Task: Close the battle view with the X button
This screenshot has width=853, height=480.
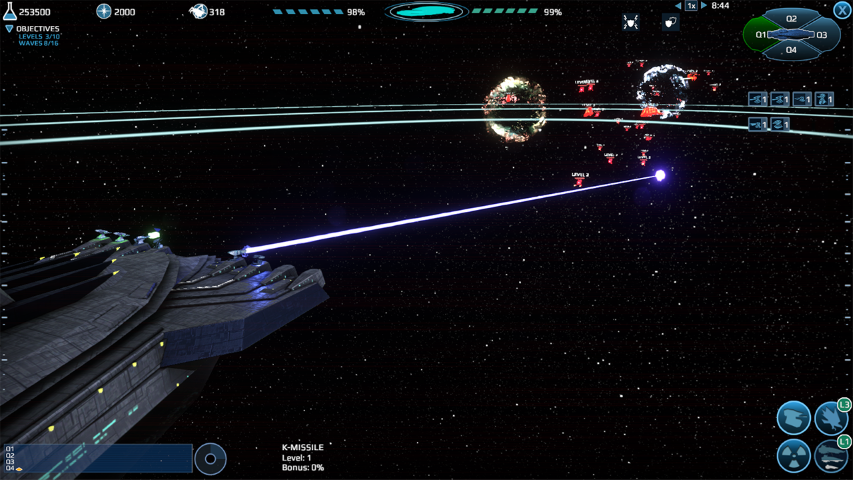Action: click(x=842, y=10)
